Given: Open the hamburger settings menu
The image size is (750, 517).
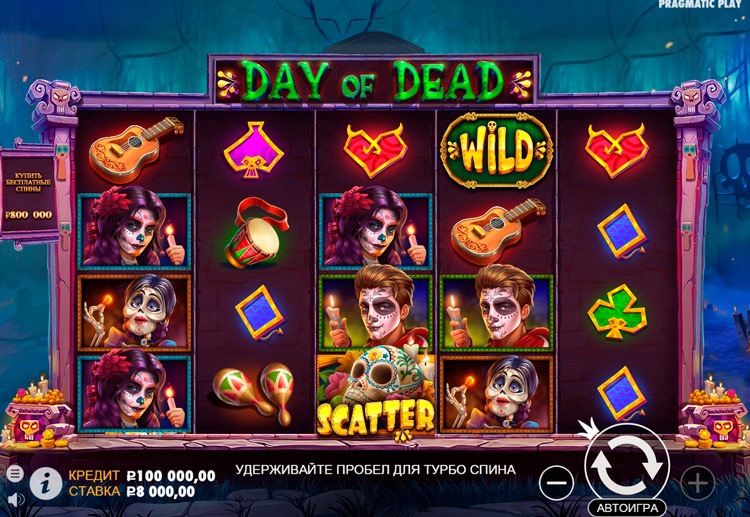Looking at the screenshot, I should 14,472.
